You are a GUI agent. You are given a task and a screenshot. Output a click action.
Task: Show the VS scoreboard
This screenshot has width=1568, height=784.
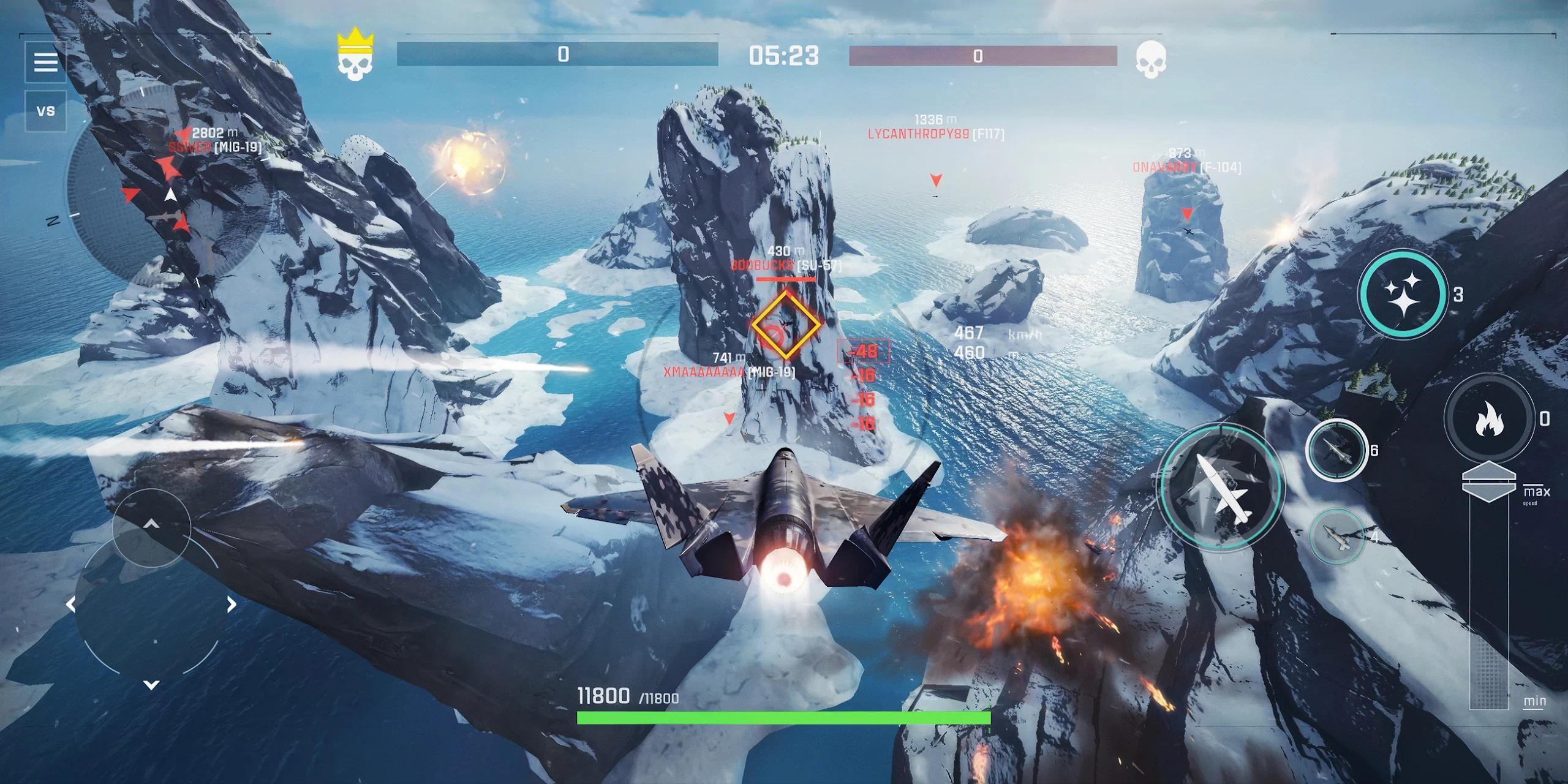coord(46,111)
